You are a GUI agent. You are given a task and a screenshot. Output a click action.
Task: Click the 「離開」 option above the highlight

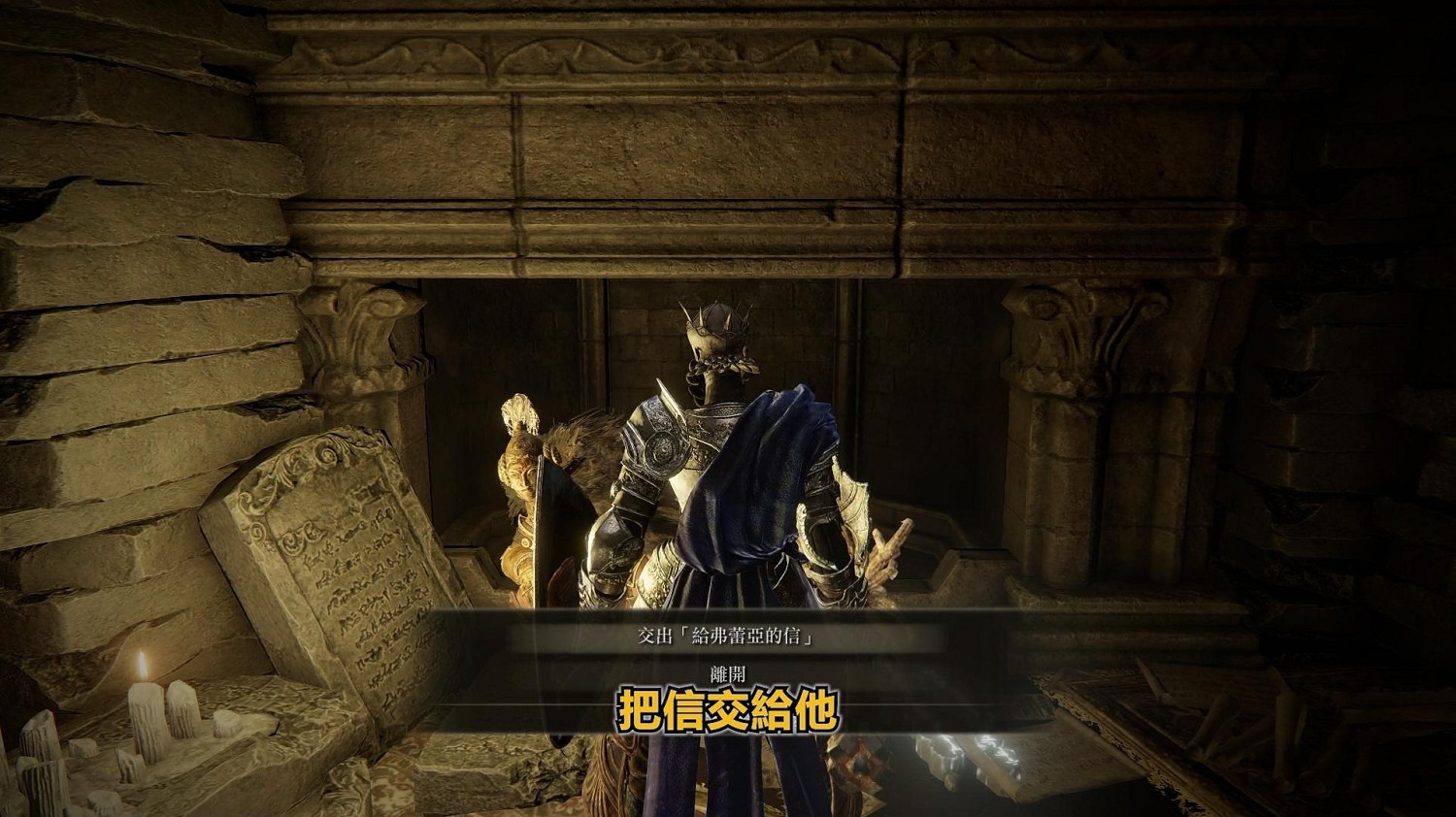[728, 671]
